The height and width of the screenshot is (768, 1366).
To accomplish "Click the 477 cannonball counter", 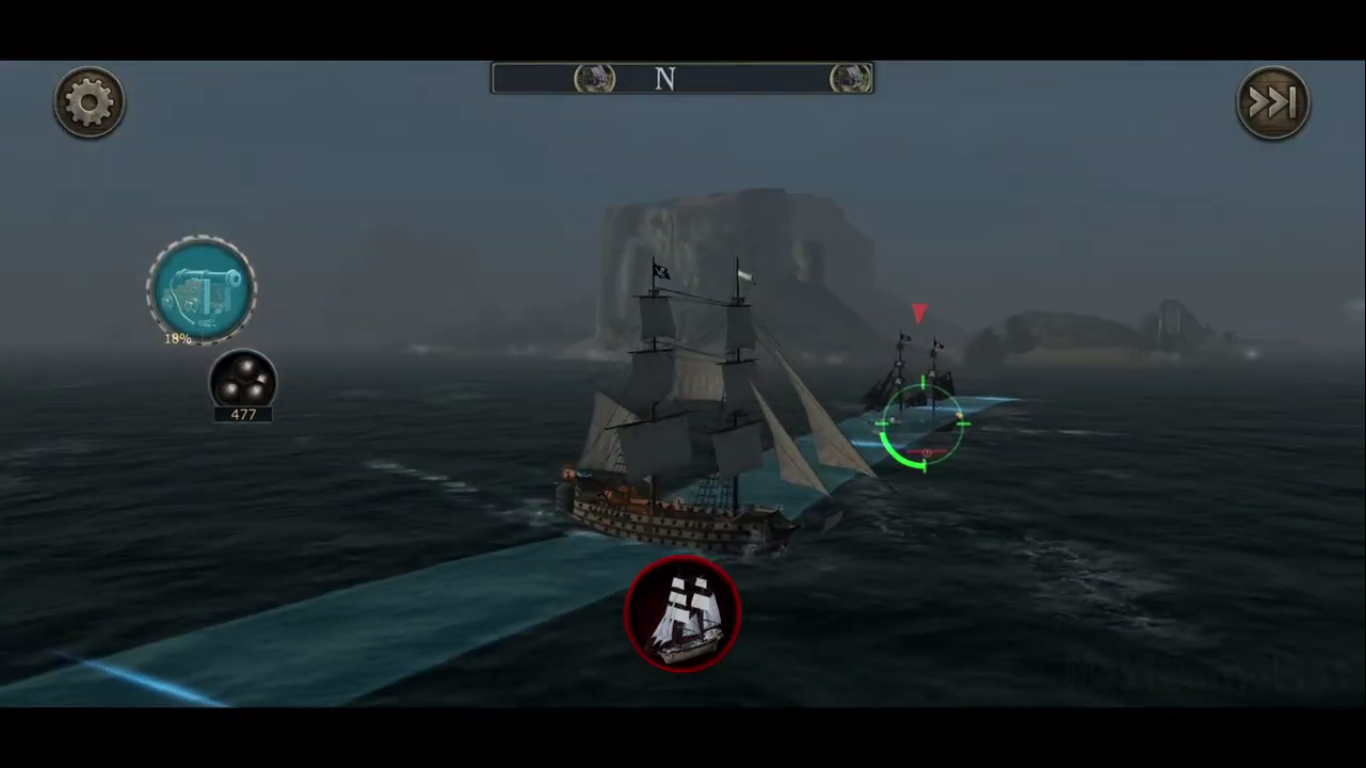I will (244, 414).
